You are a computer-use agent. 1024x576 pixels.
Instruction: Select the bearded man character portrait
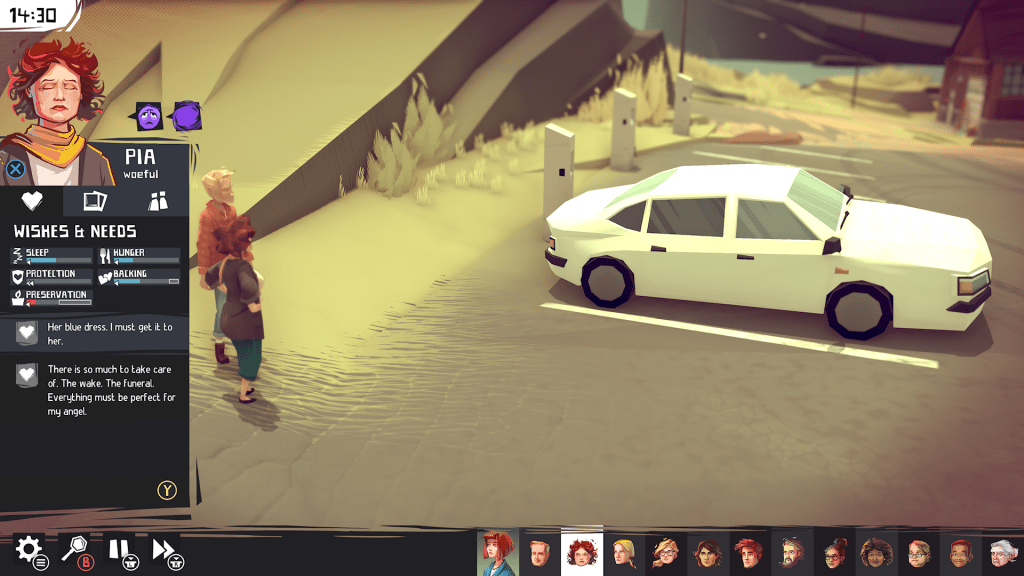pyautogui.click(x=791, y=552)
